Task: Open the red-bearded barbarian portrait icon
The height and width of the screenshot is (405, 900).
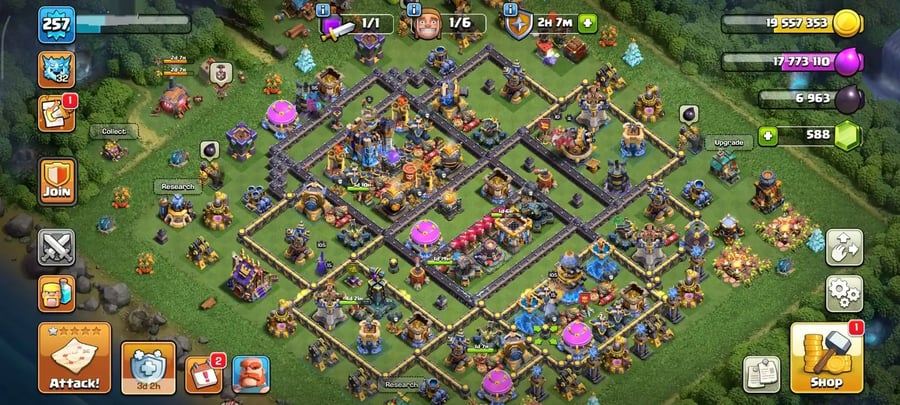Action: [x=251, y=374]
